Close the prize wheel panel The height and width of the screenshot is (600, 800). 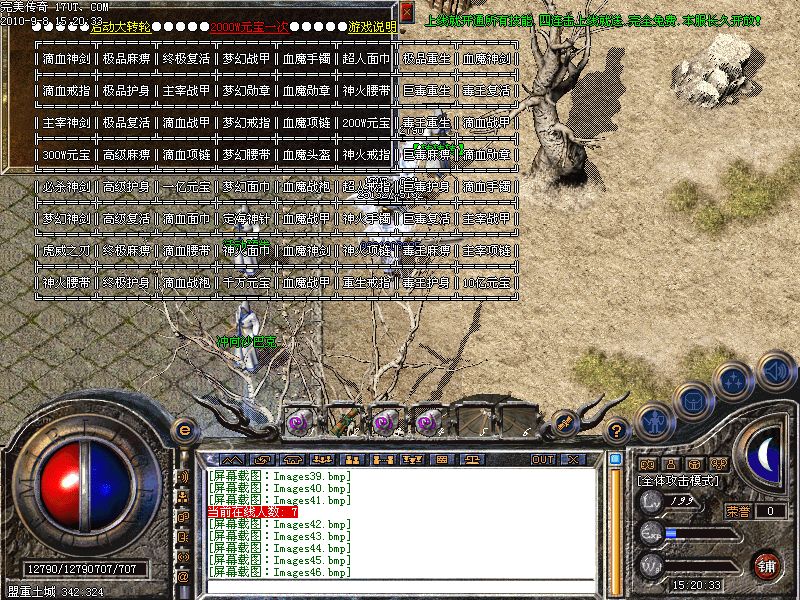coord(407,11)
